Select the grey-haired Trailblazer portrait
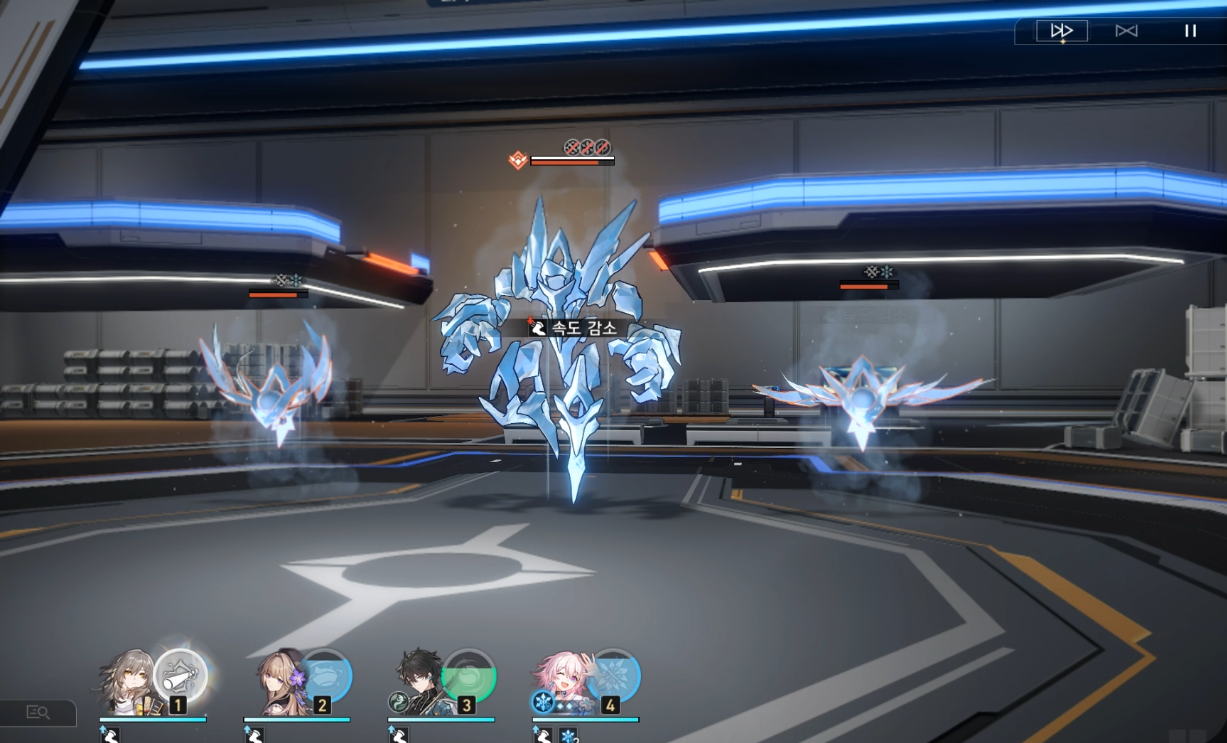Image resolution: width=1227 pixels, height=743 pixels. tap(127, 682)
